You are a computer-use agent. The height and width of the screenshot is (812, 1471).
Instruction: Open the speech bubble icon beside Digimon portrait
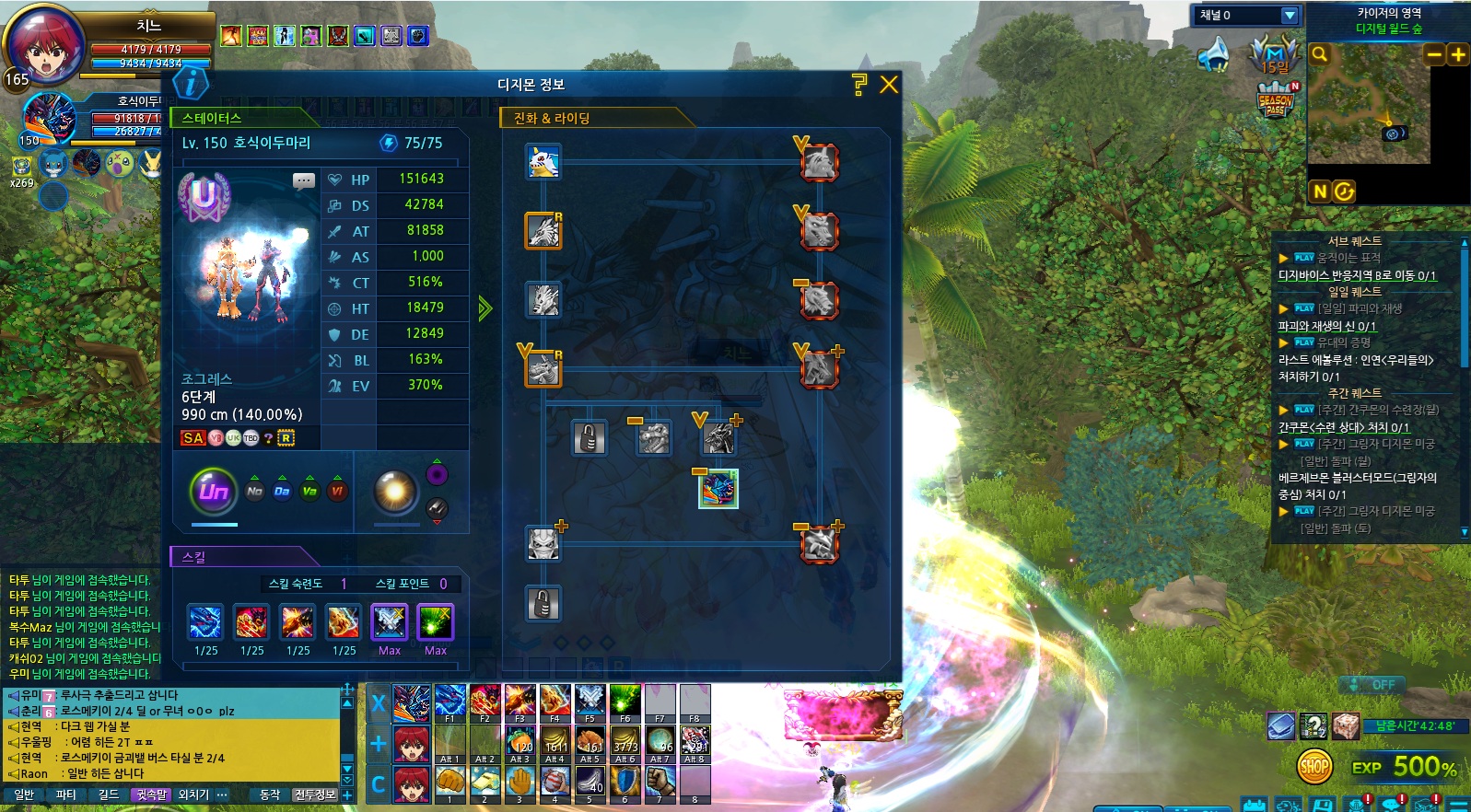click(304, 180)
